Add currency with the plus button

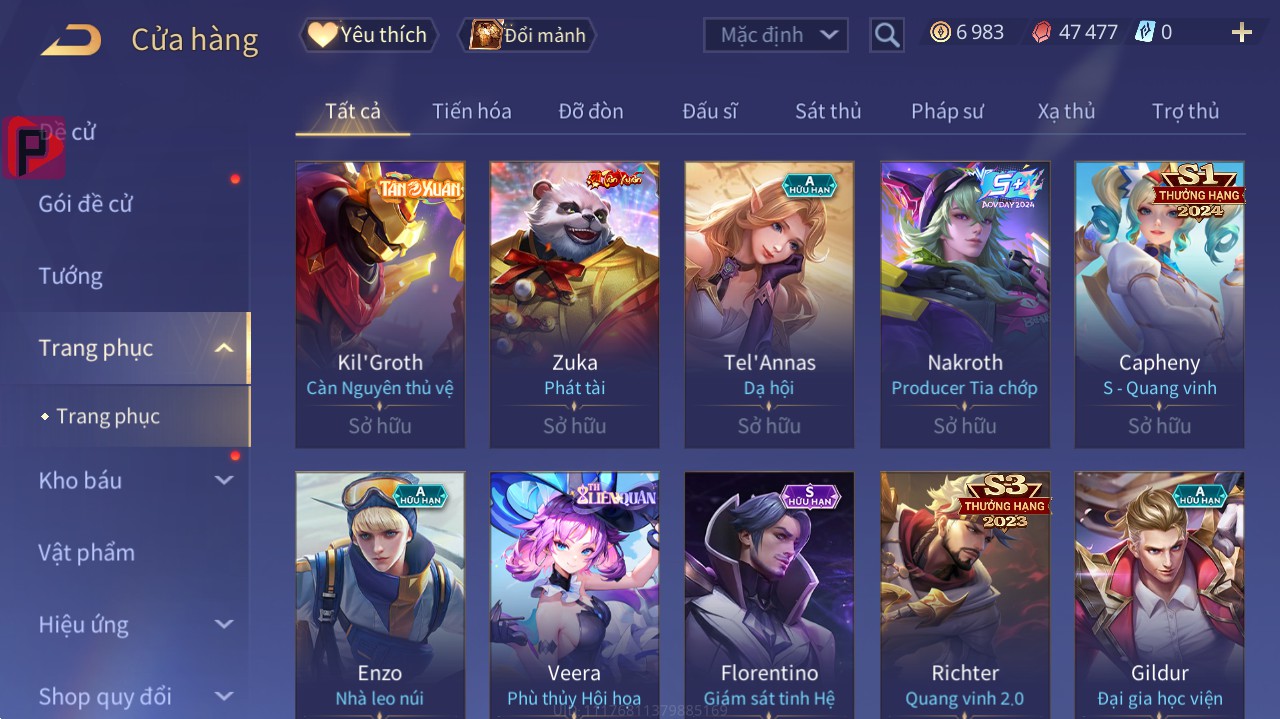tap(1241, 33)
